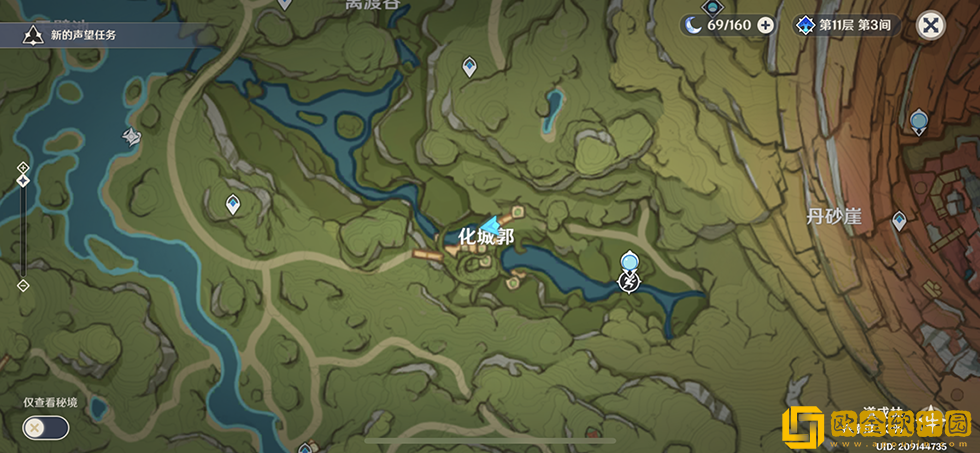Image resolution: width=980 pixels, height=453 pixels.
Task: Click the map zoom slider handle
Action: (x=23, y=181)
